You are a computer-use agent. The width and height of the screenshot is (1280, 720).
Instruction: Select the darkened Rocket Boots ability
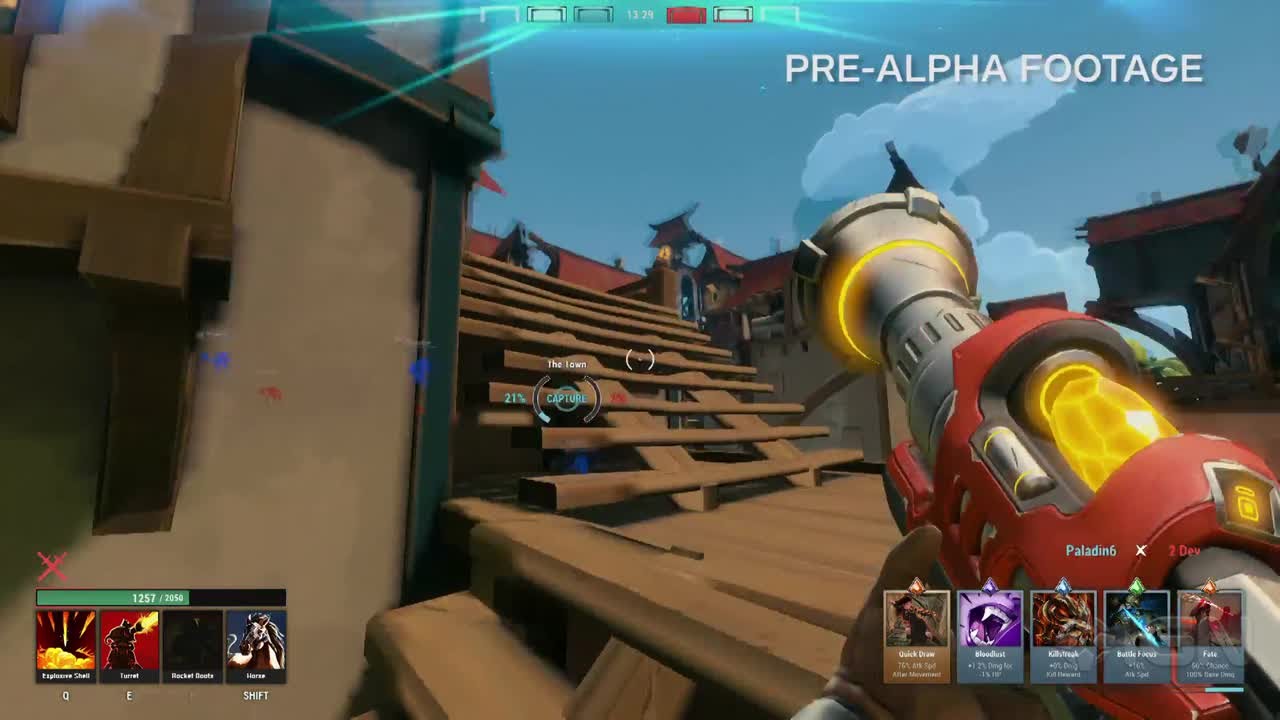pos(192,640)
